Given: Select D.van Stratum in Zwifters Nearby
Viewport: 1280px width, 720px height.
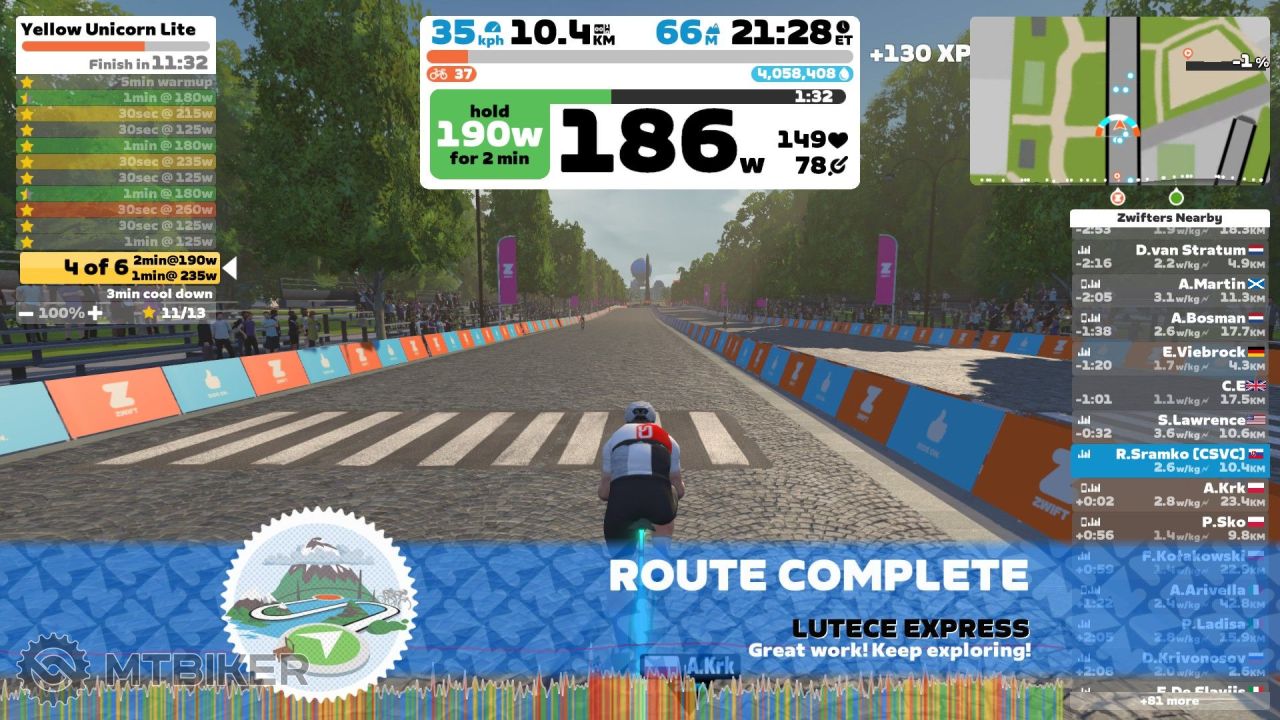Looking at the screenshot, I should click(x=1169, y=257).
